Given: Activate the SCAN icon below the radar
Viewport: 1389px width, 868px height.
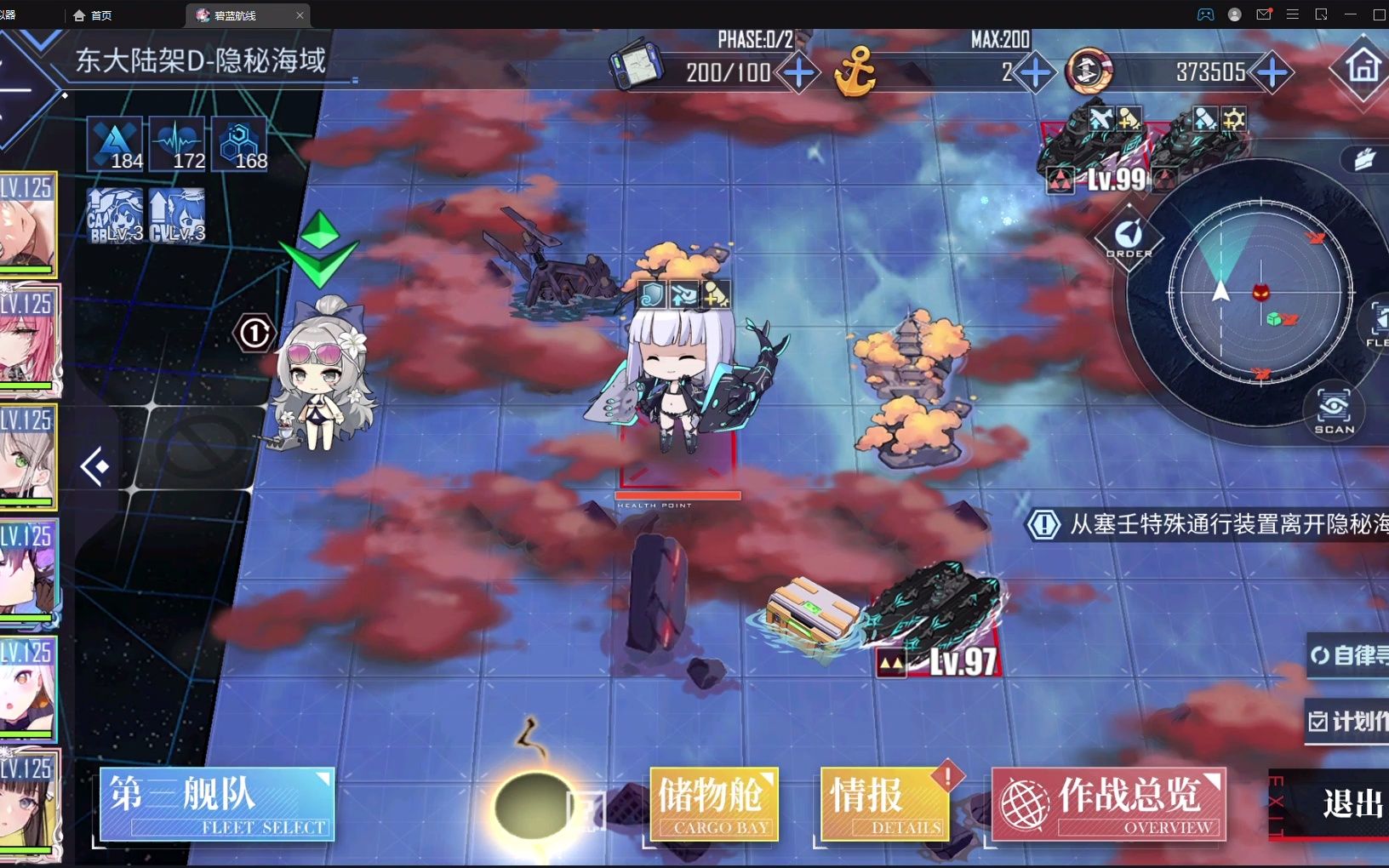Looking at the screenshot, I should [1334, 408].
